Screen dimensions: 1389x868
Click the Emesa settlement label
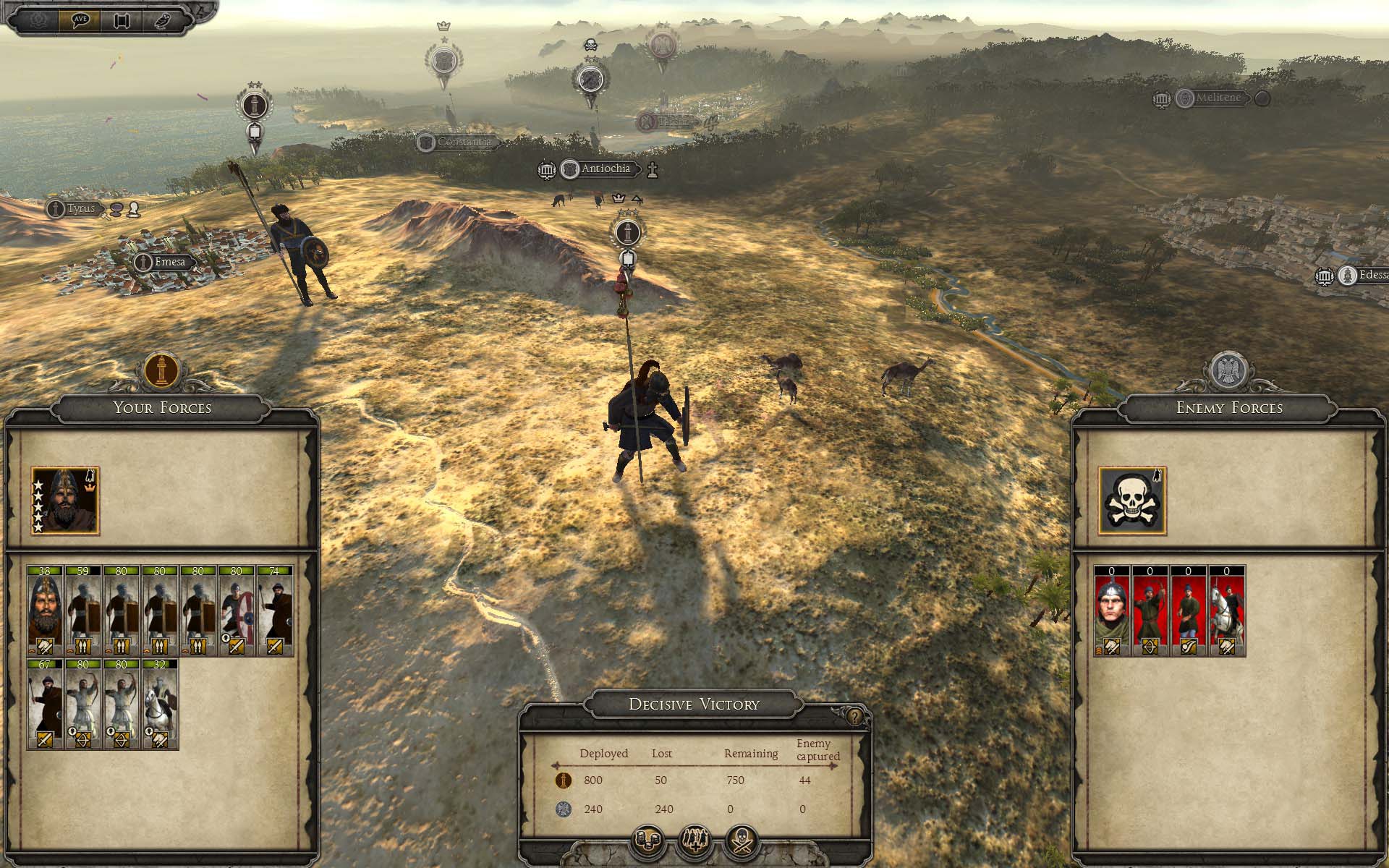[169, 262]
